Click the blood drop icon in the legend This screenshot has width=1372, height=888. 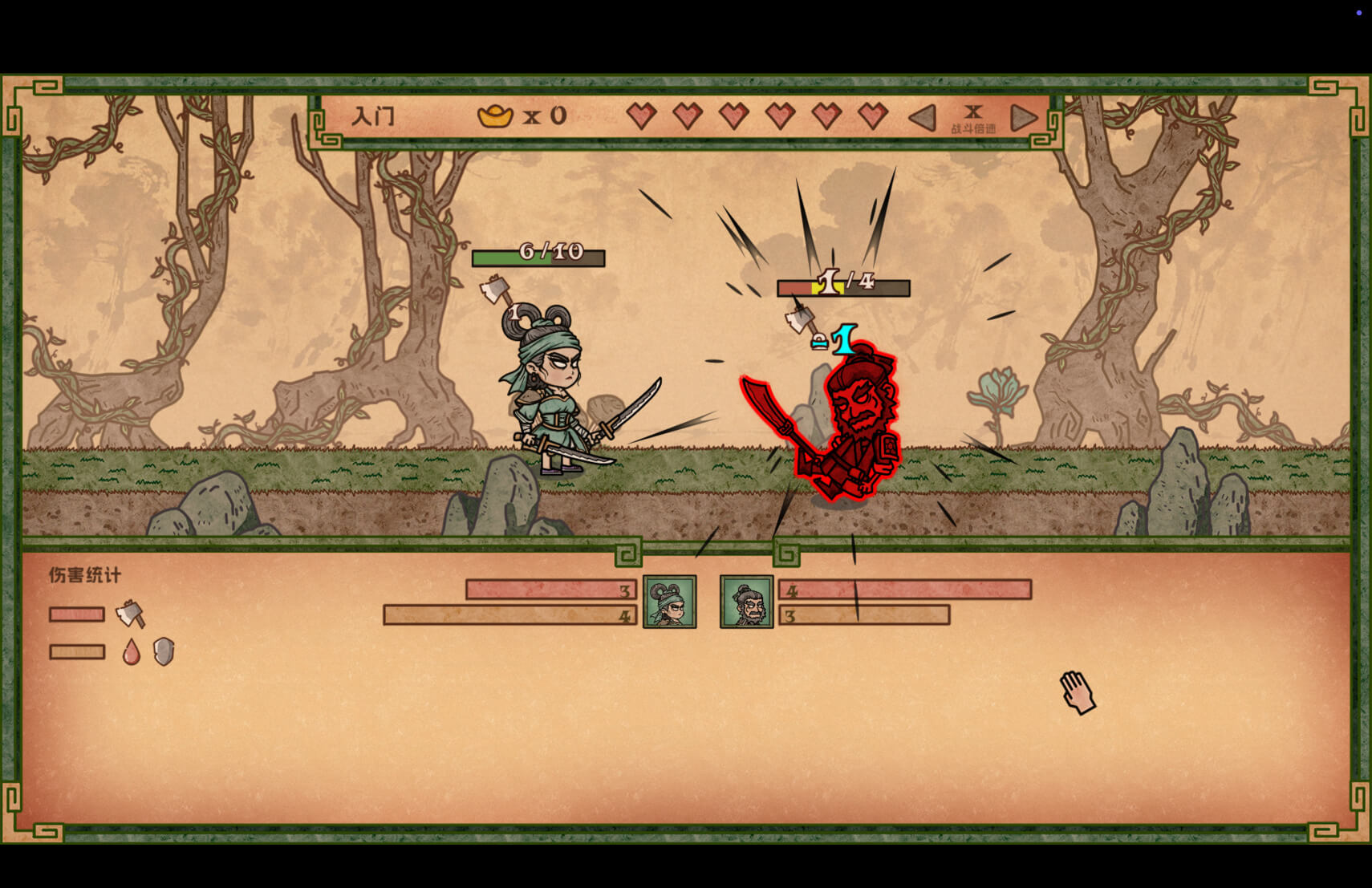(x=132, y=651)
